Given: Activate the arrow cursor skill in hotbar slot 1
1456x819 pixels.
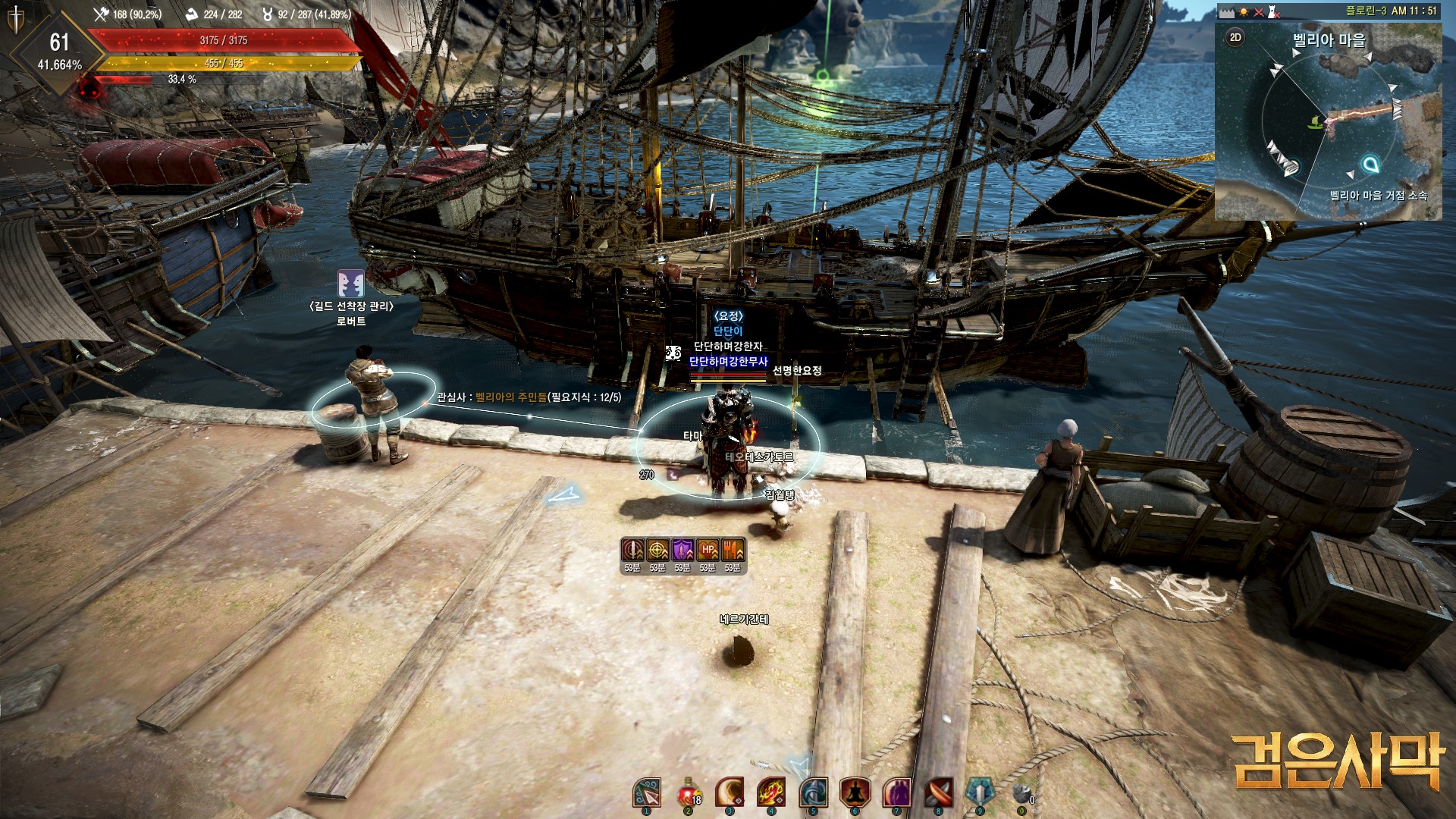Looking at the screenshot, I should click(x=647, y=793).
